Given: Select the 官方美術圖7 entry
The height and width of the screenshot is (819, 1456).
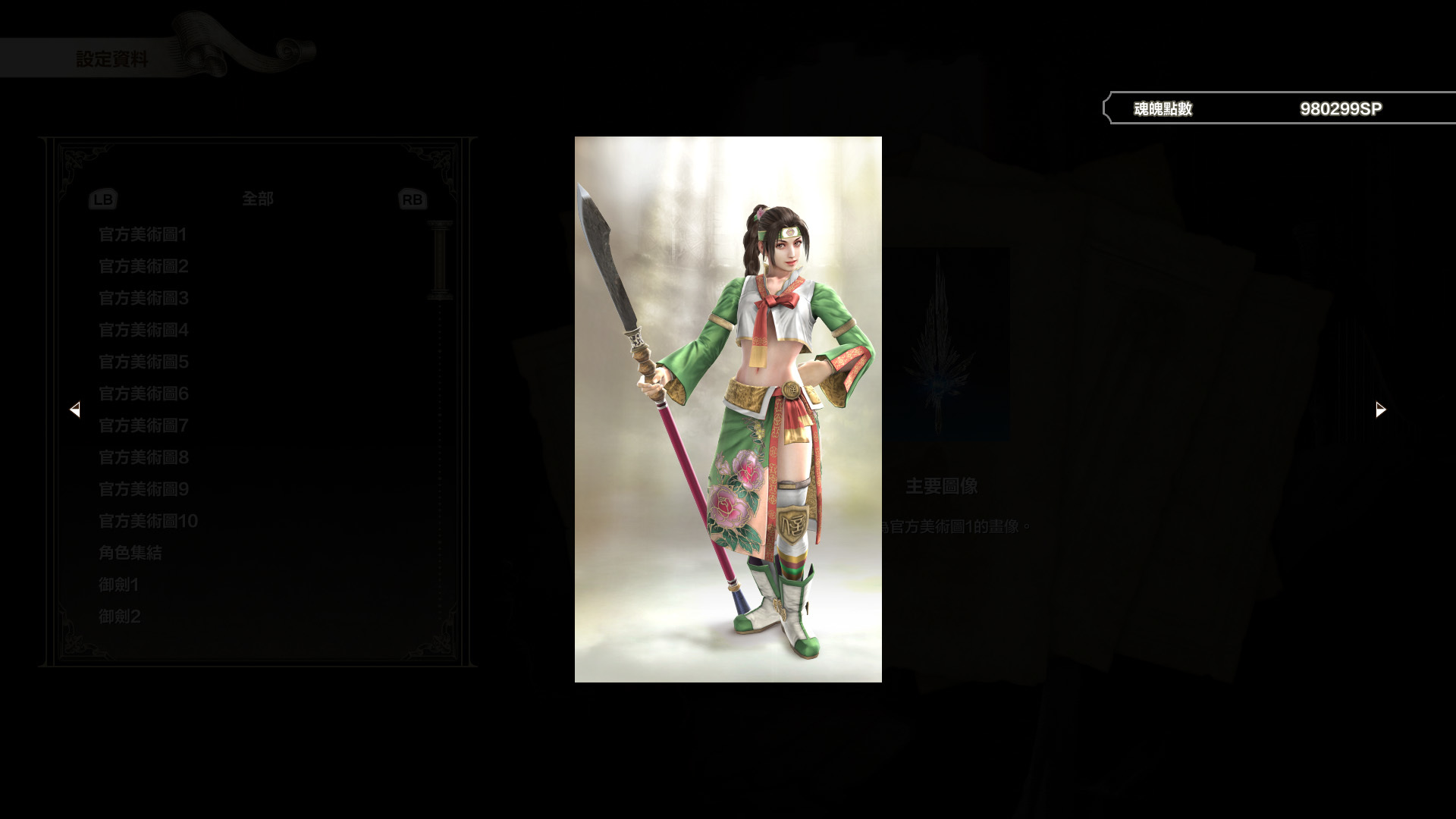Looking at the screenshot, I should pyautogui.click(x=143, y=426).
